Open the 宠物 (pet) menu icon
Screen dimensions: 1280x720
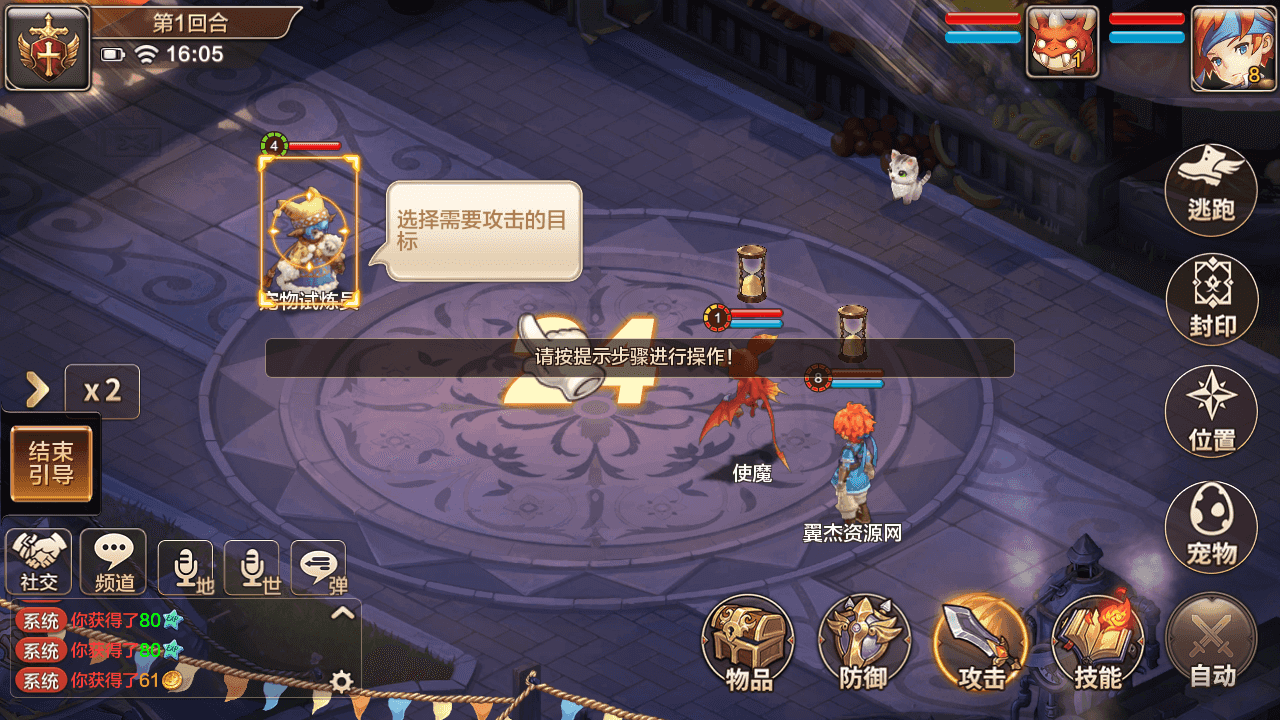[x=1211, y=524]
